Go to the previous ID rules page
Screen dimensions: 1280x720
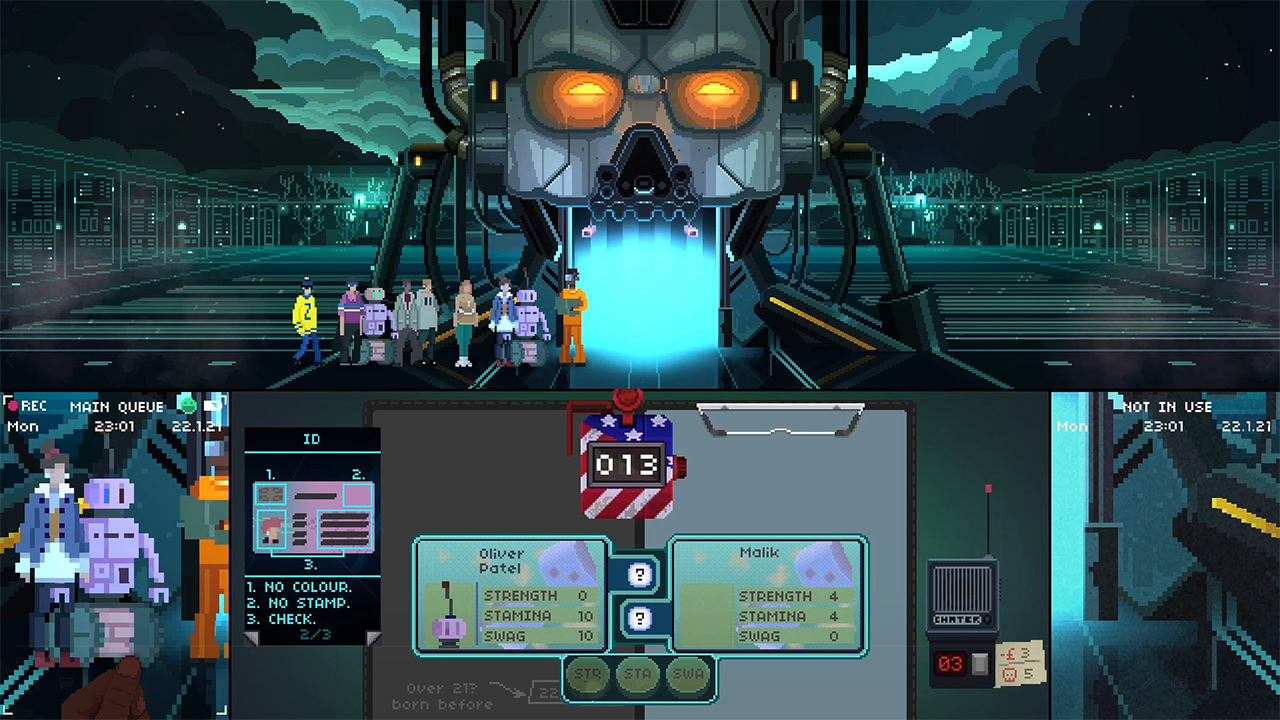[250, 638]
